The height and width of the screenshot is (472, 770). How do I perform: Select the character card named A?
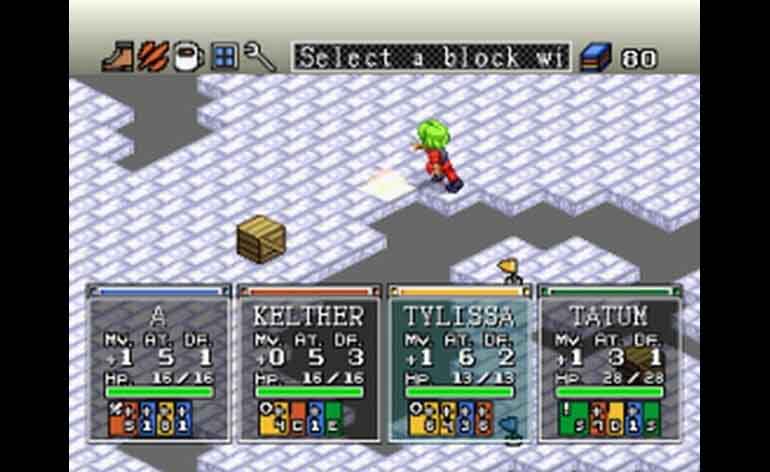(159, 364)
